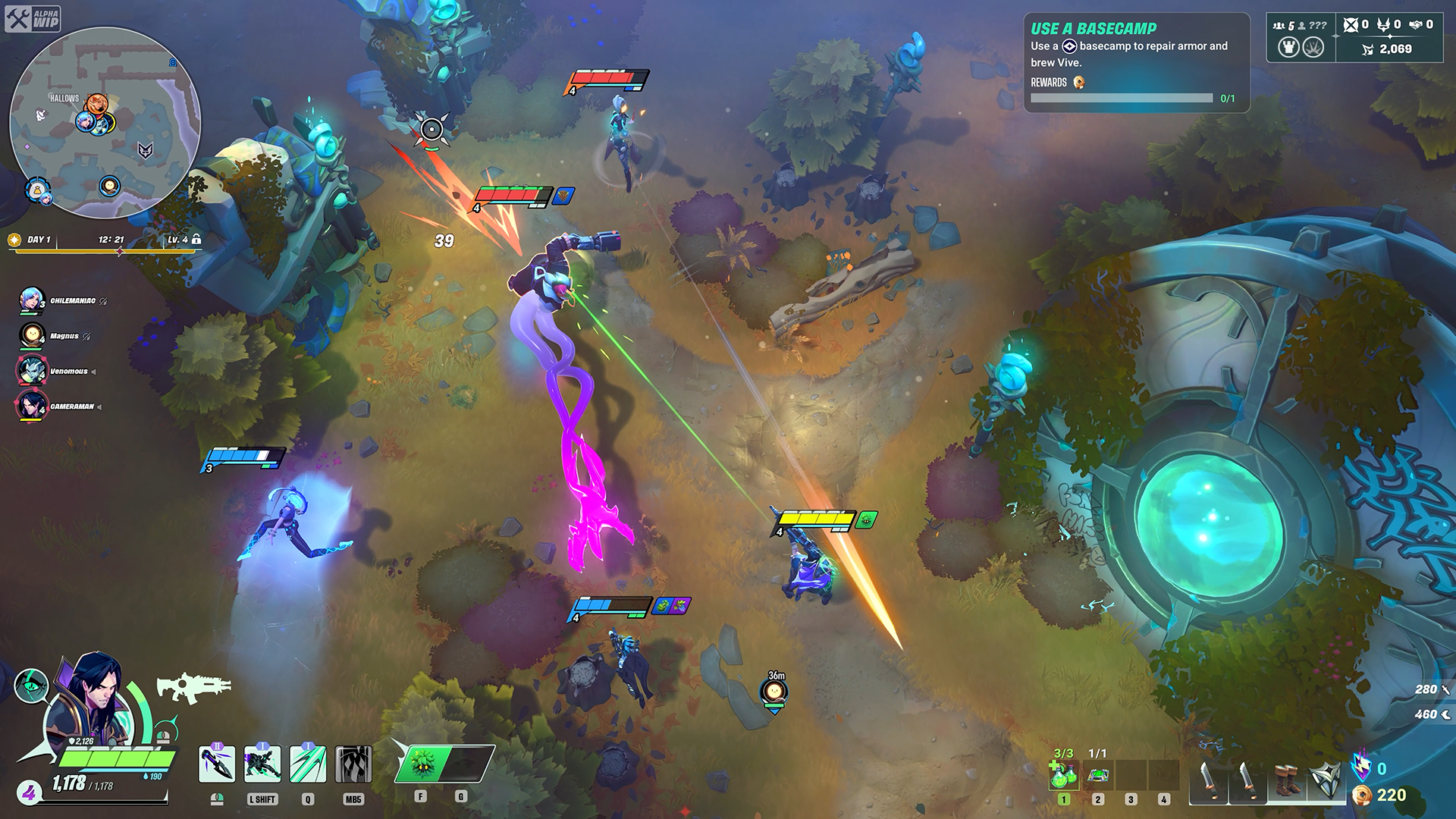Mute CAMERAMAN in the party list
Screen dimensions: 1456x819
(99, 406)
